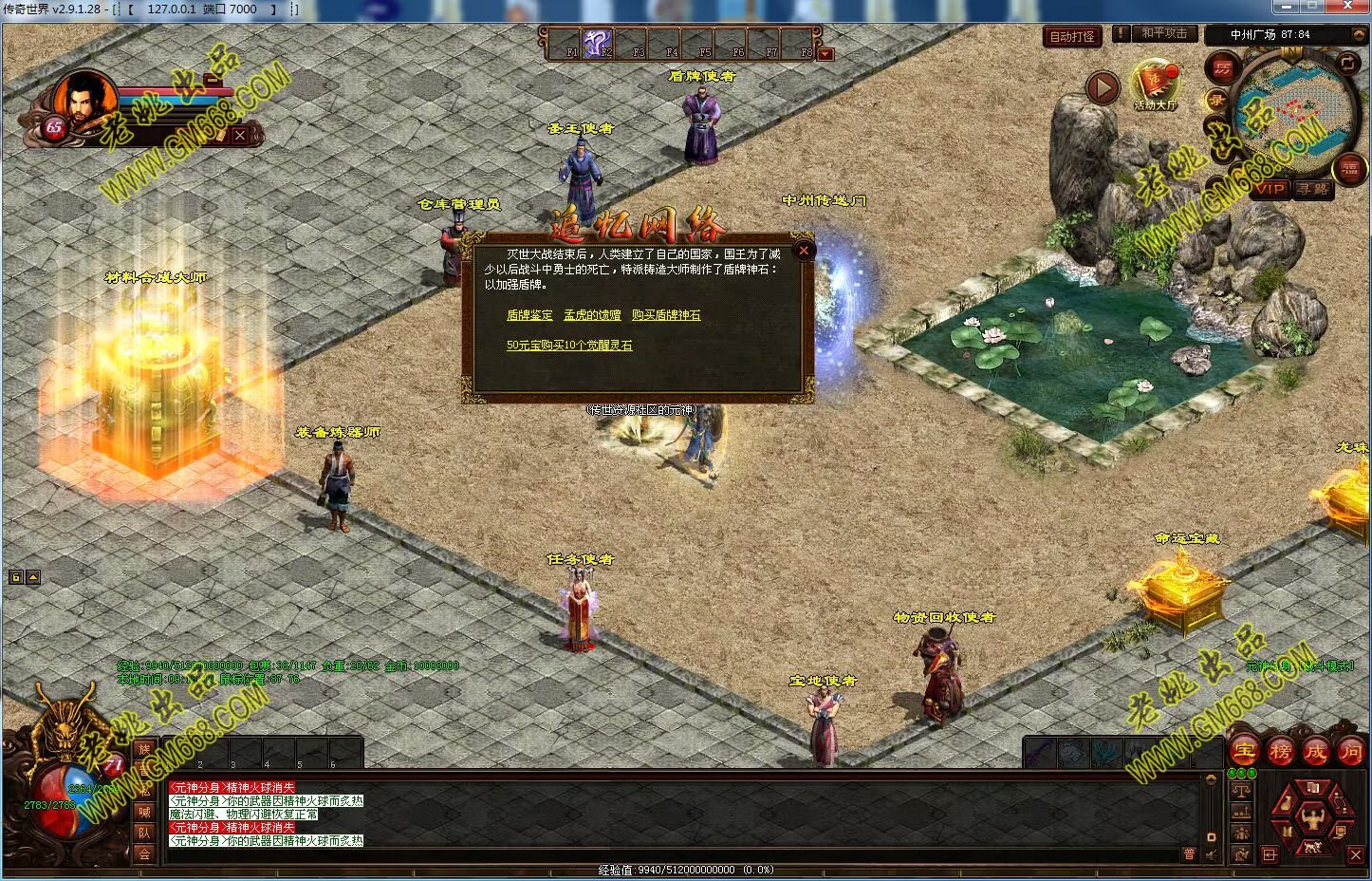Select the 喊 shout chat channel
1372x881 pixels.
(x=144, y=812)
